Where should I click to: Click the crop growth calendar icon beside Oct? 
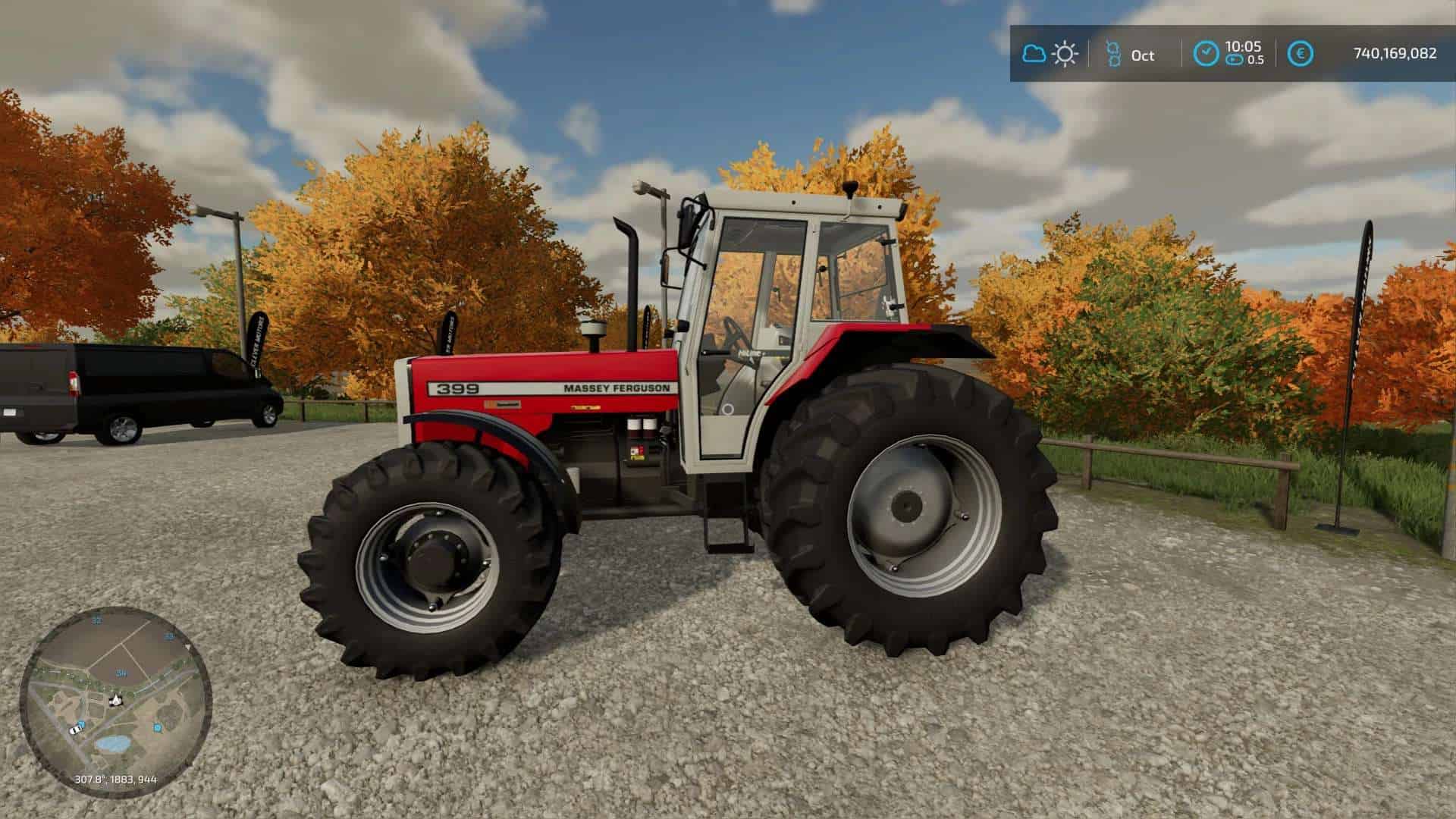(1112, 53)
